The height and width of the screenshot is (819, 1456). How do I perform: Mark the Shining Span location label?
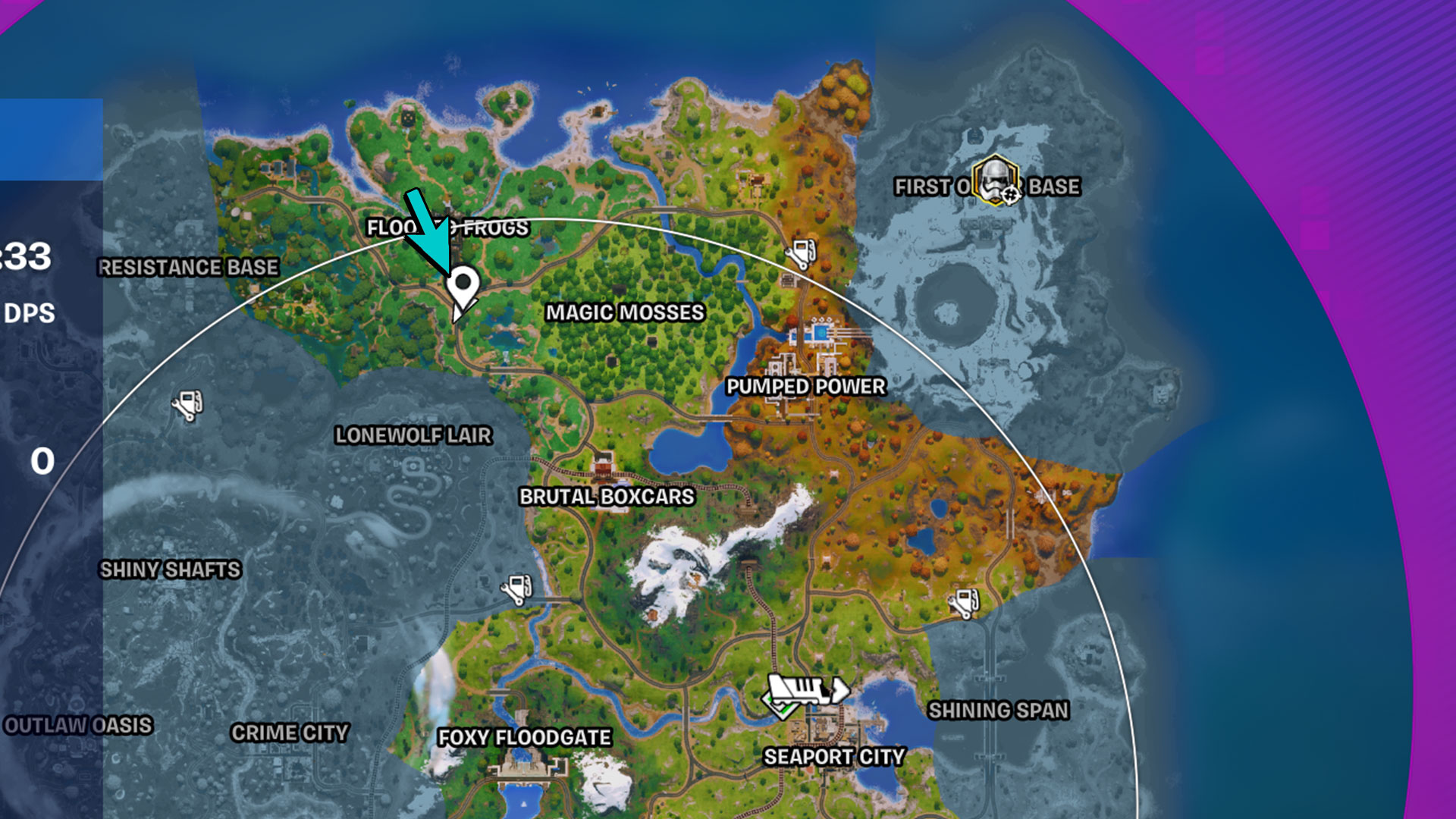point(998,711)
